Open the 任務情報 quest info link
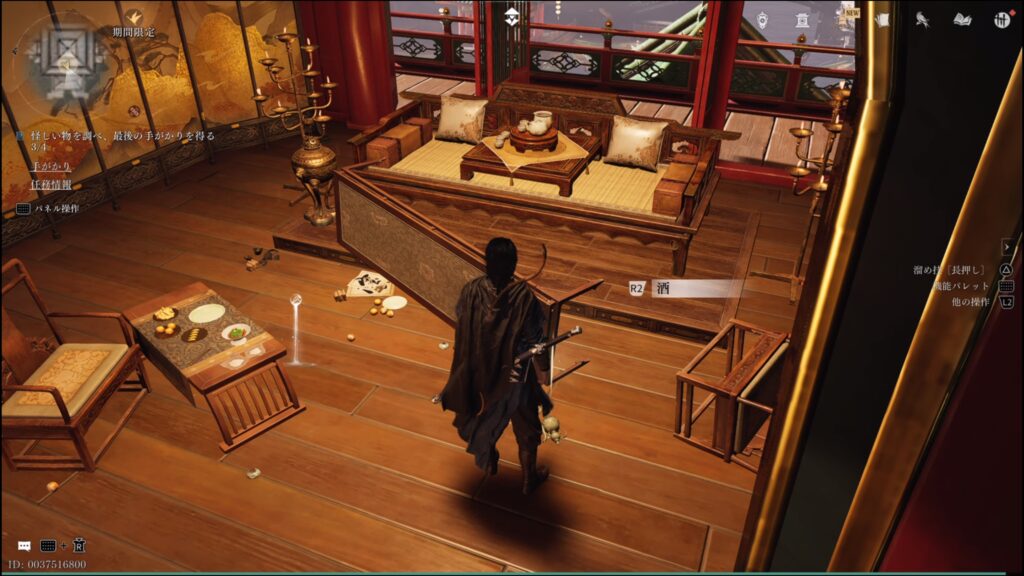 pyautogui.click(x=50, y=184)
